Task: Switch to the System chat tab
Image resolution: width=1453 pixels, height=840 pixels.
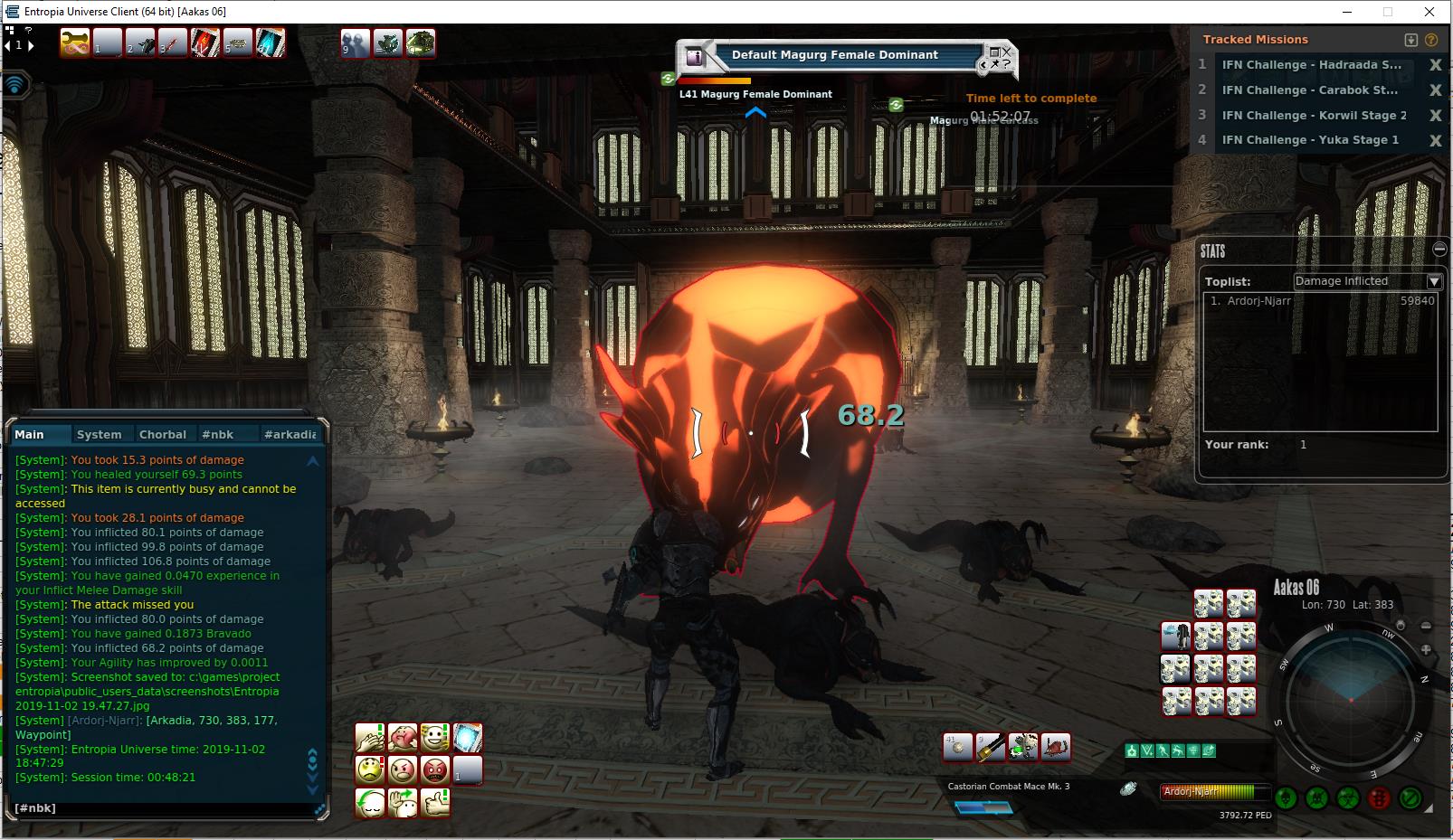Action: click(x=99, y=435)
